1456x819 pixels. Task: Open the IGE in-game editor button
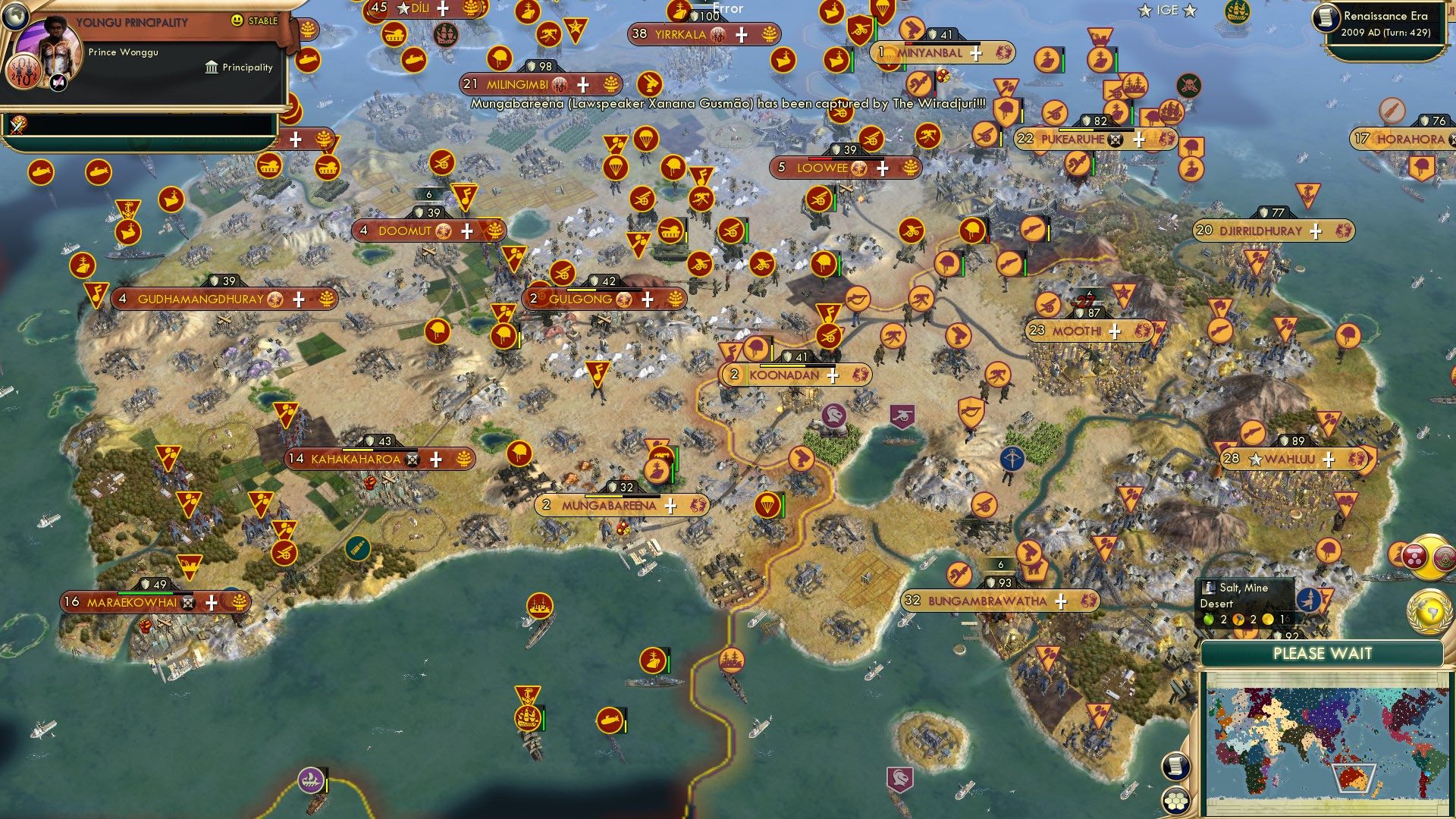coord(1394,11)
